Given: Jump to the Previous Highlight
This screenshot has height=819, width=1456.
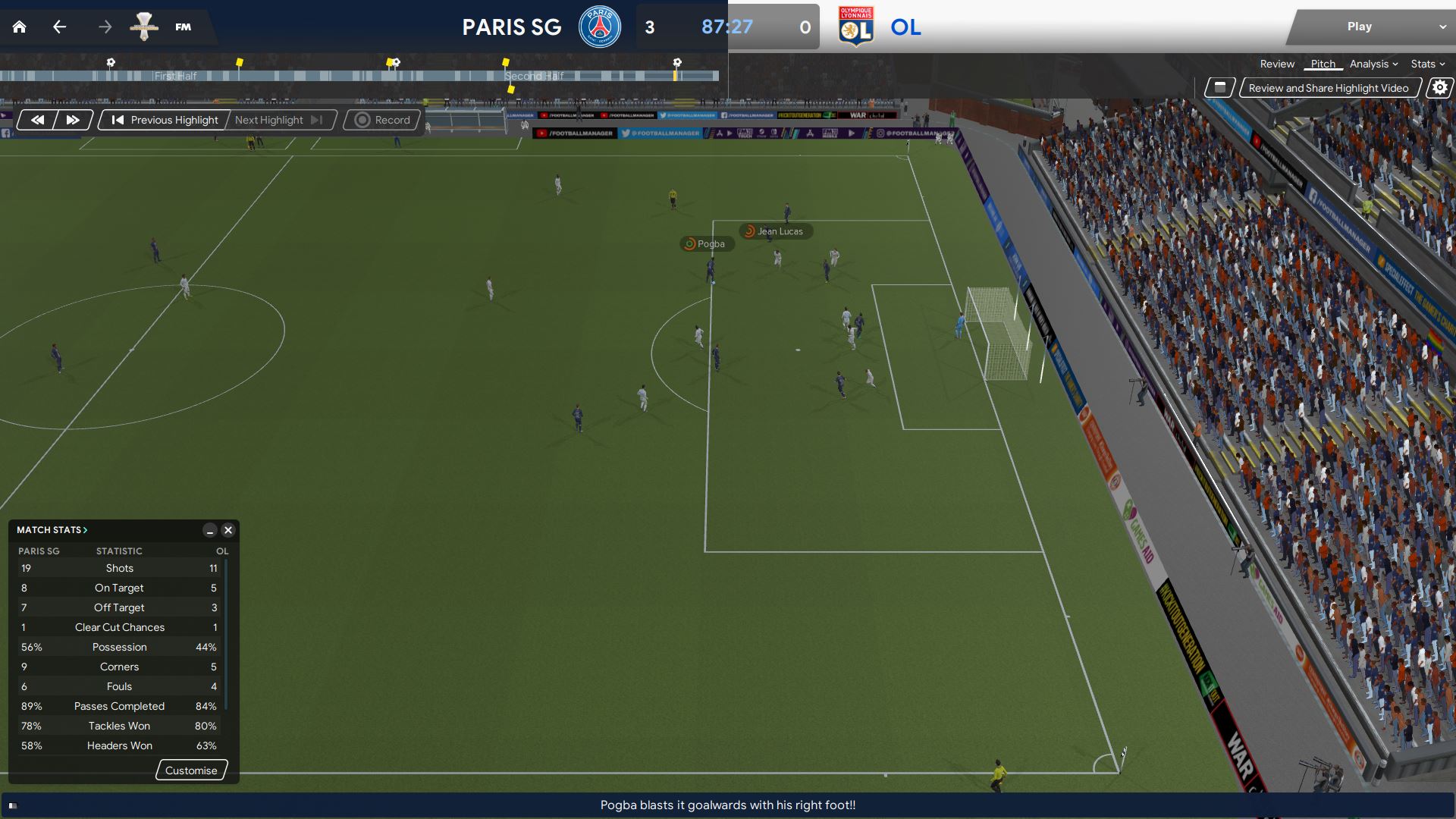Looking at the screenshot, I should pyautogui.click(x=165, y=120).
